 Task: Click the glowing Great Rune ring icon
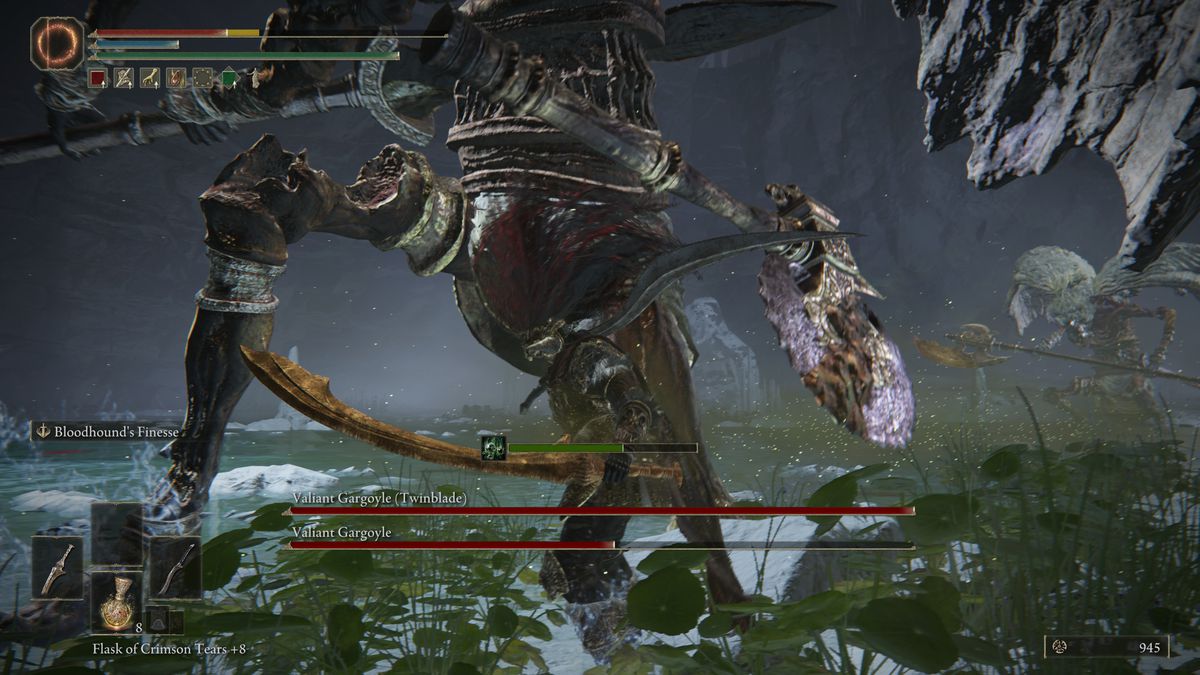pos(58,43)
